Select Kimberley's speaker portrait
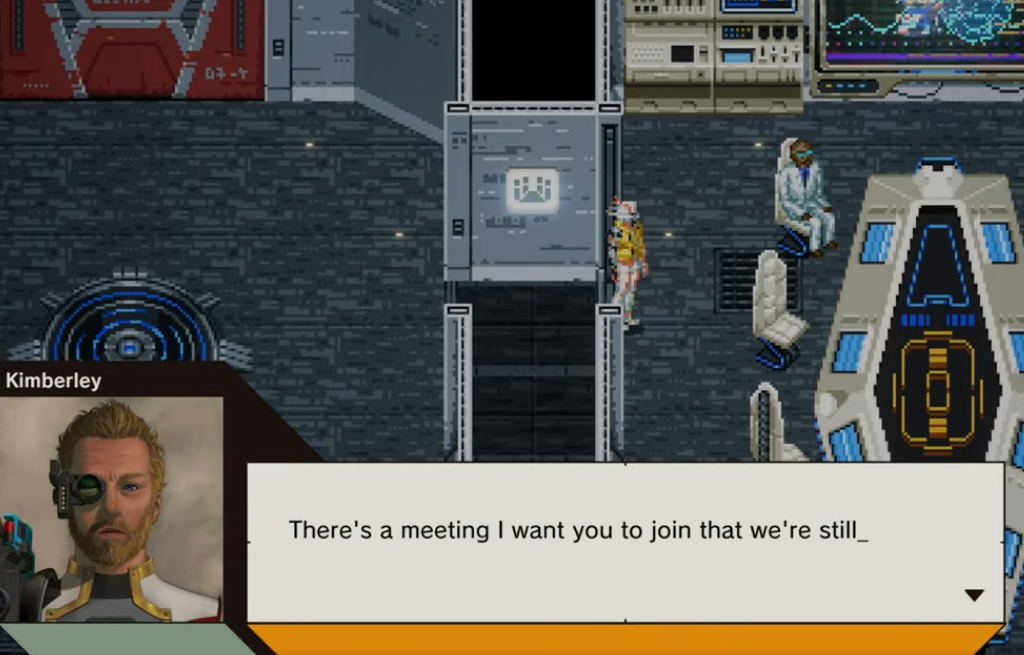Screen dimensions: 1024x655 point(112,508)
